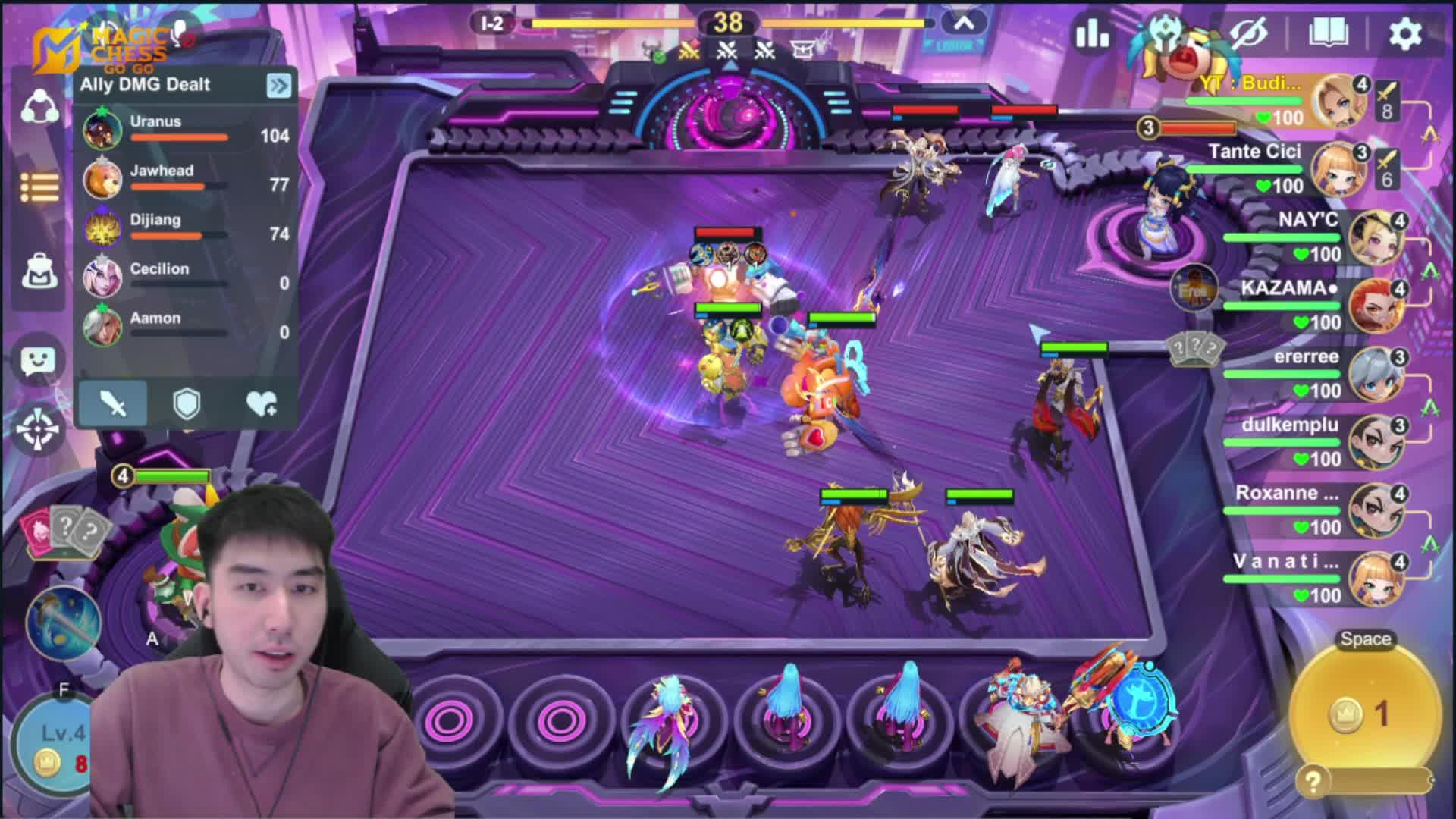1456x819 pixels.
Task: Open the guidebook icon at top right
Action: (x=1328, y=32)
